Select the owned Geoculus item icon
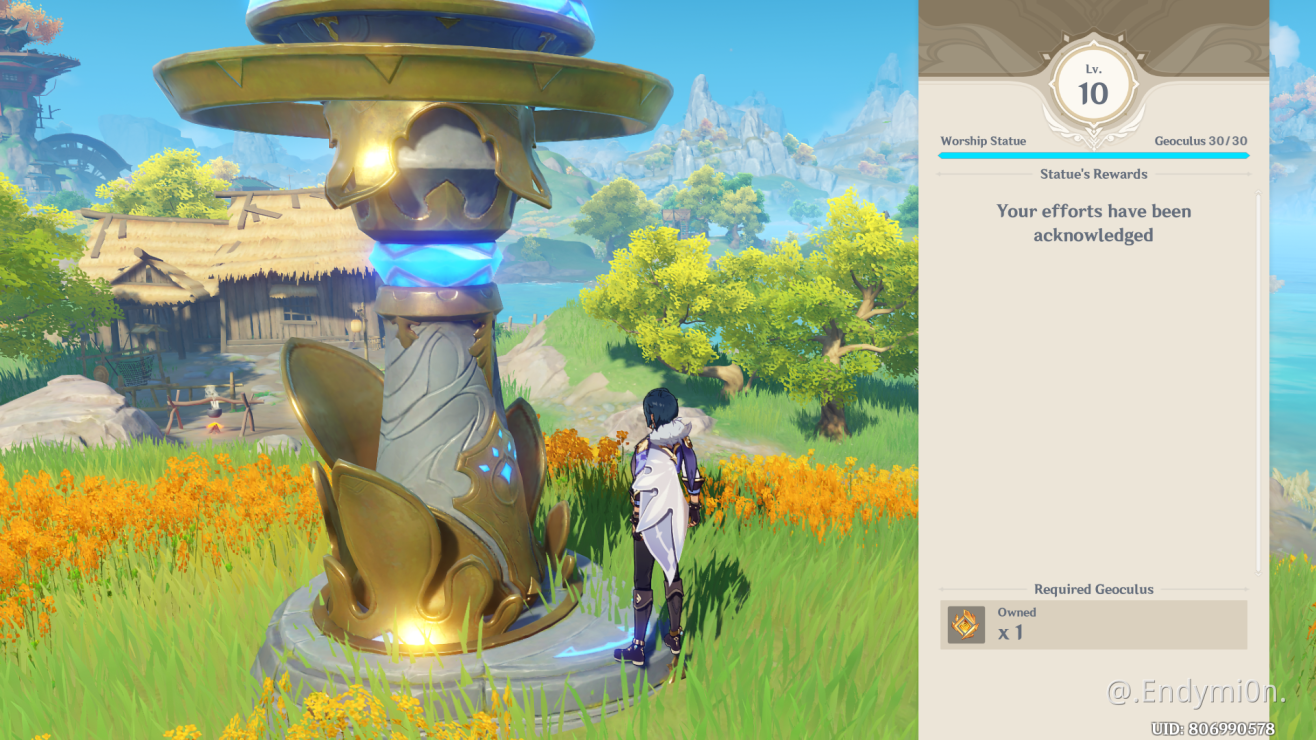This screenshot has width=1316, height=740. (966, 625)
